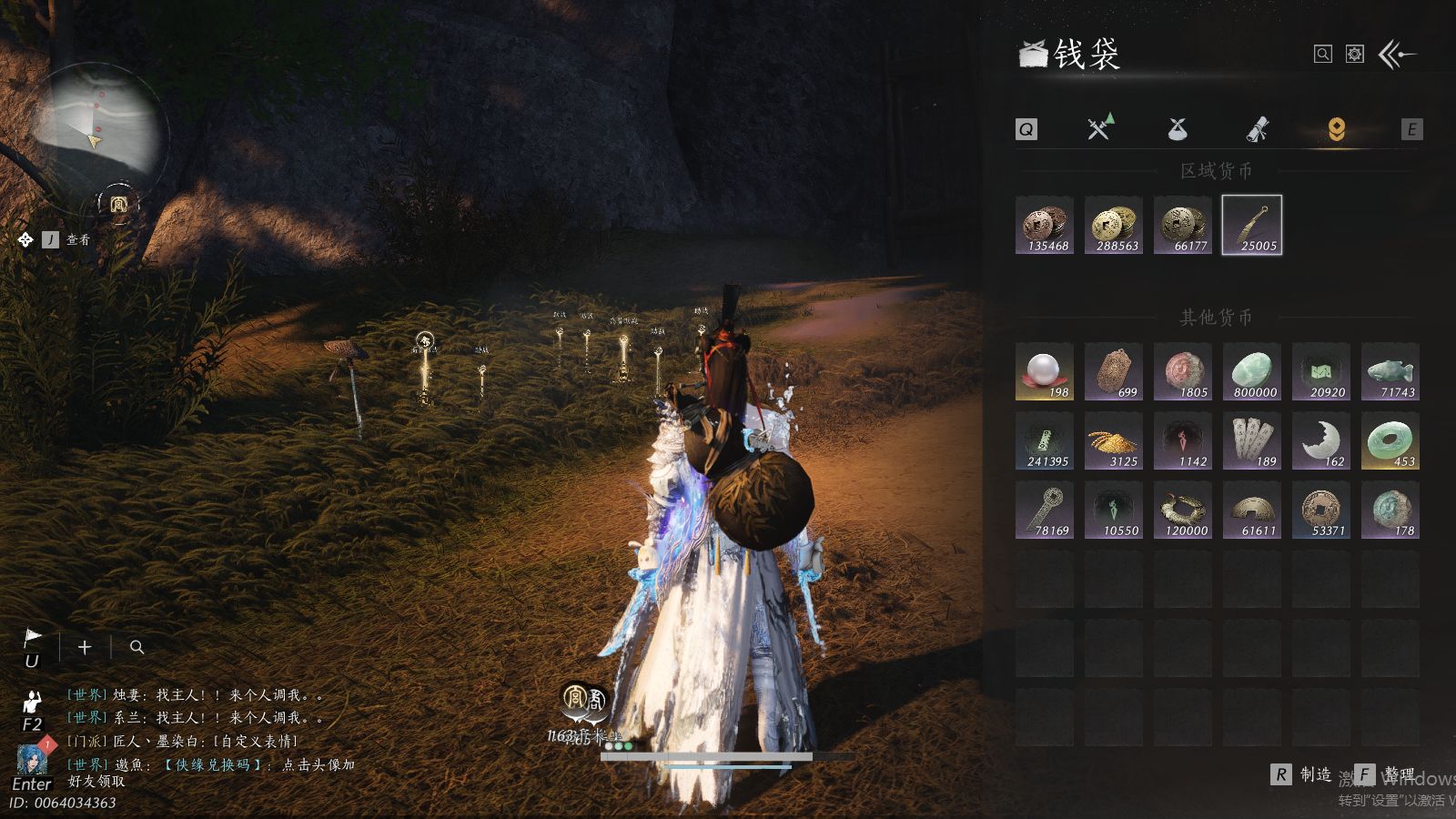
Task: Select the white crescent moon currency
Action: tap(1321, 440)
